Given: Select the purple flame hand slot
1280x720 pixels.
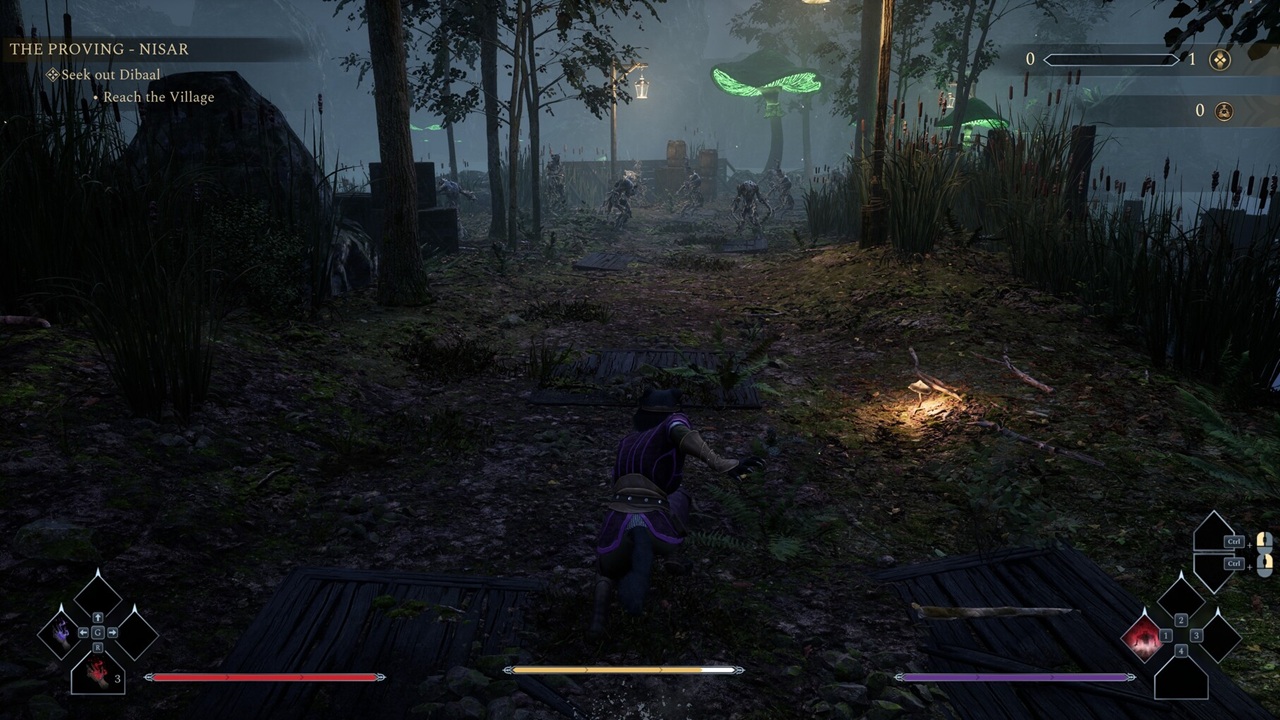Looking at the screenshot, I should [x=59, y=633].
